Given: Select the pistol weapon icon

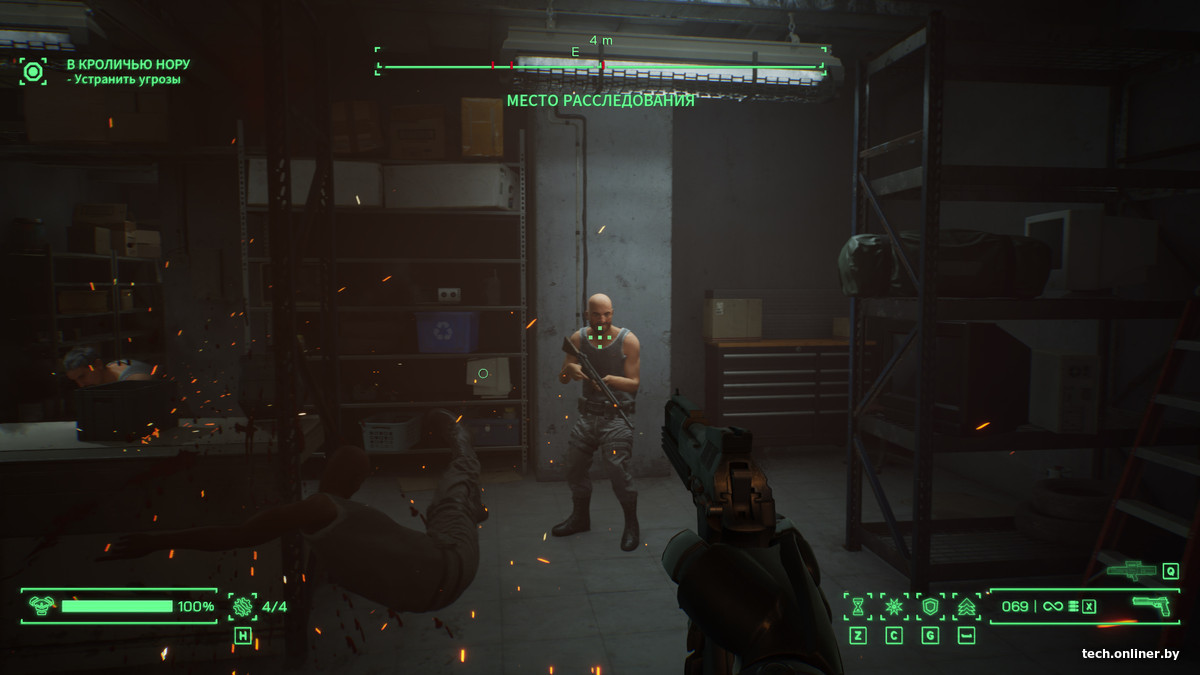Looking at the screenshot, I should 1151,606.
